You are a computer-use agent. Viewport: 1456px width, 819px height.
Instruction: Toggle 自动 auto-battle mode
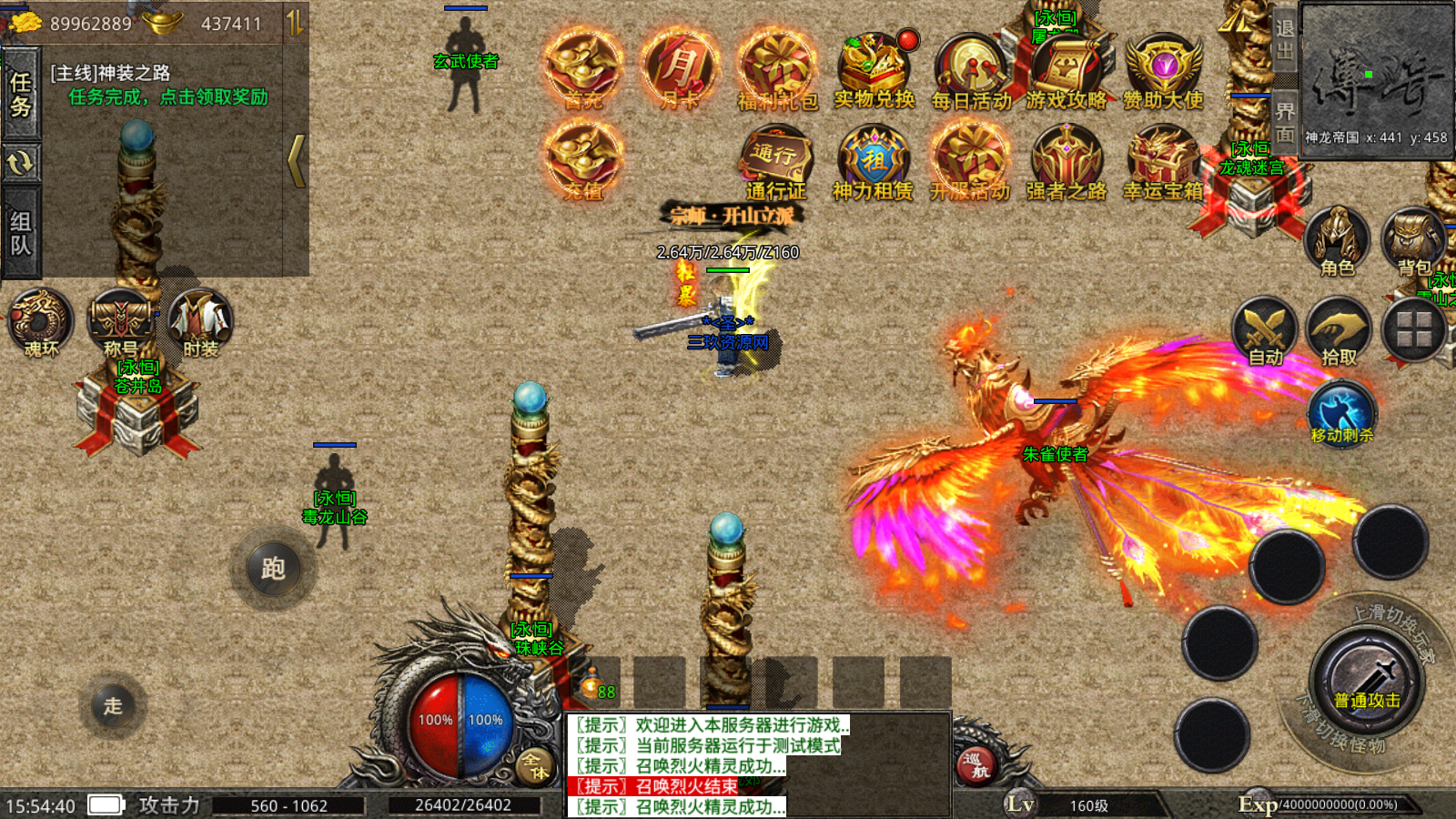click(1265, 330)
